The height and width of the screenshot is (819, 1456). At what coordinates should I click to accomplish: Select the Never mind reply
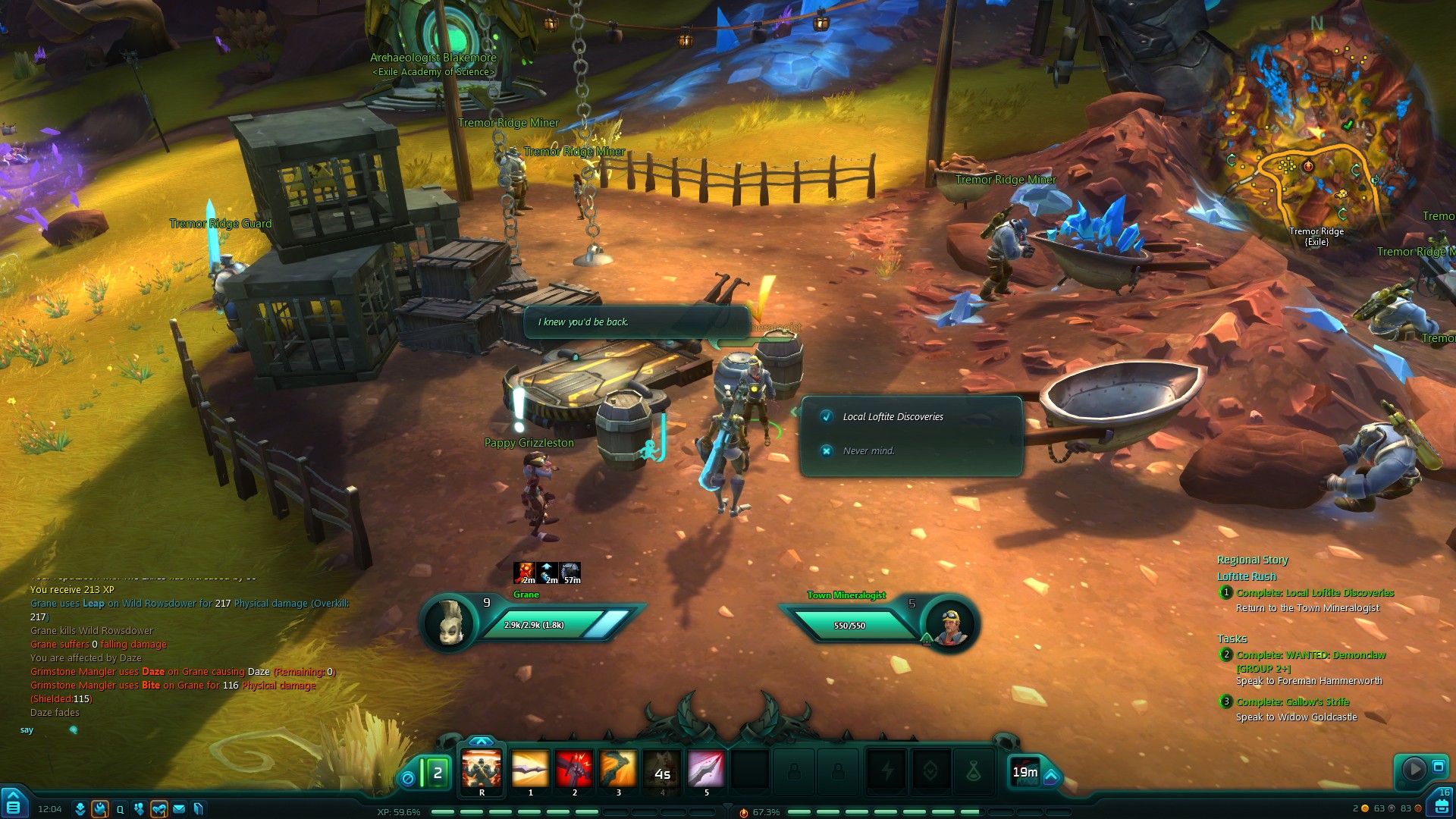pos(868,450)
